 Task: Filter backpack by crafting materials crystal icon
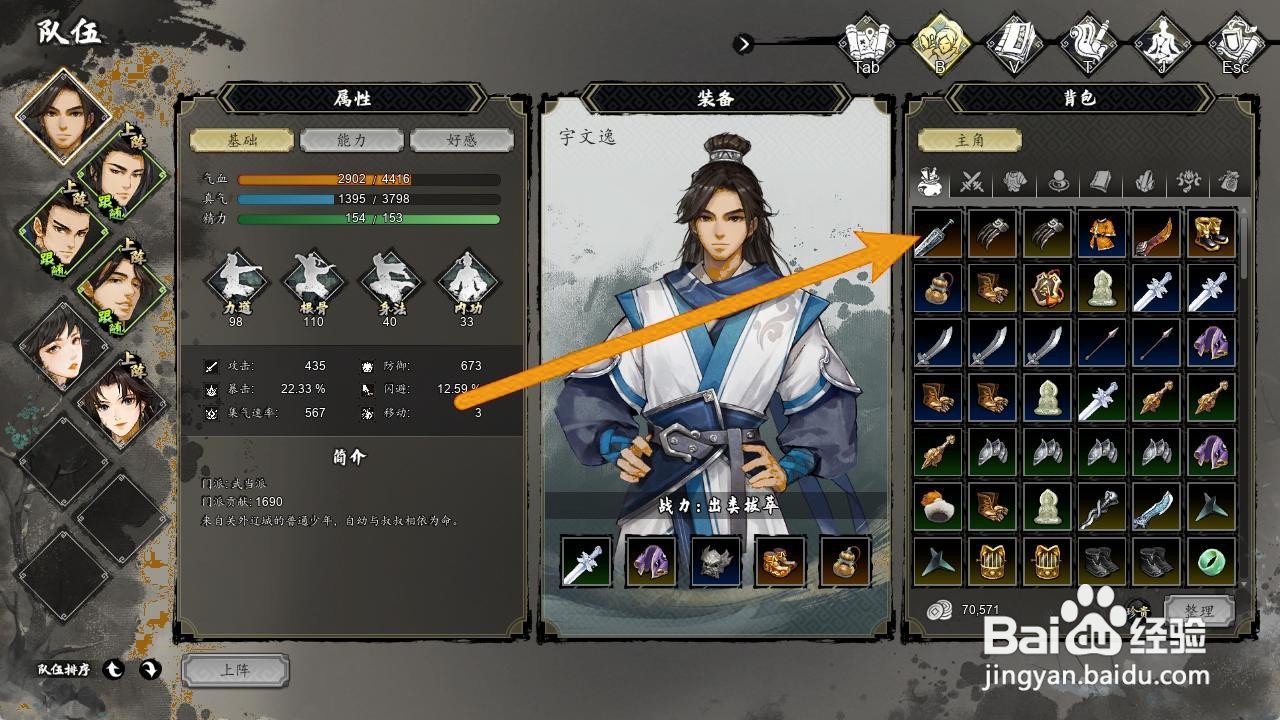coord(1143,183)
